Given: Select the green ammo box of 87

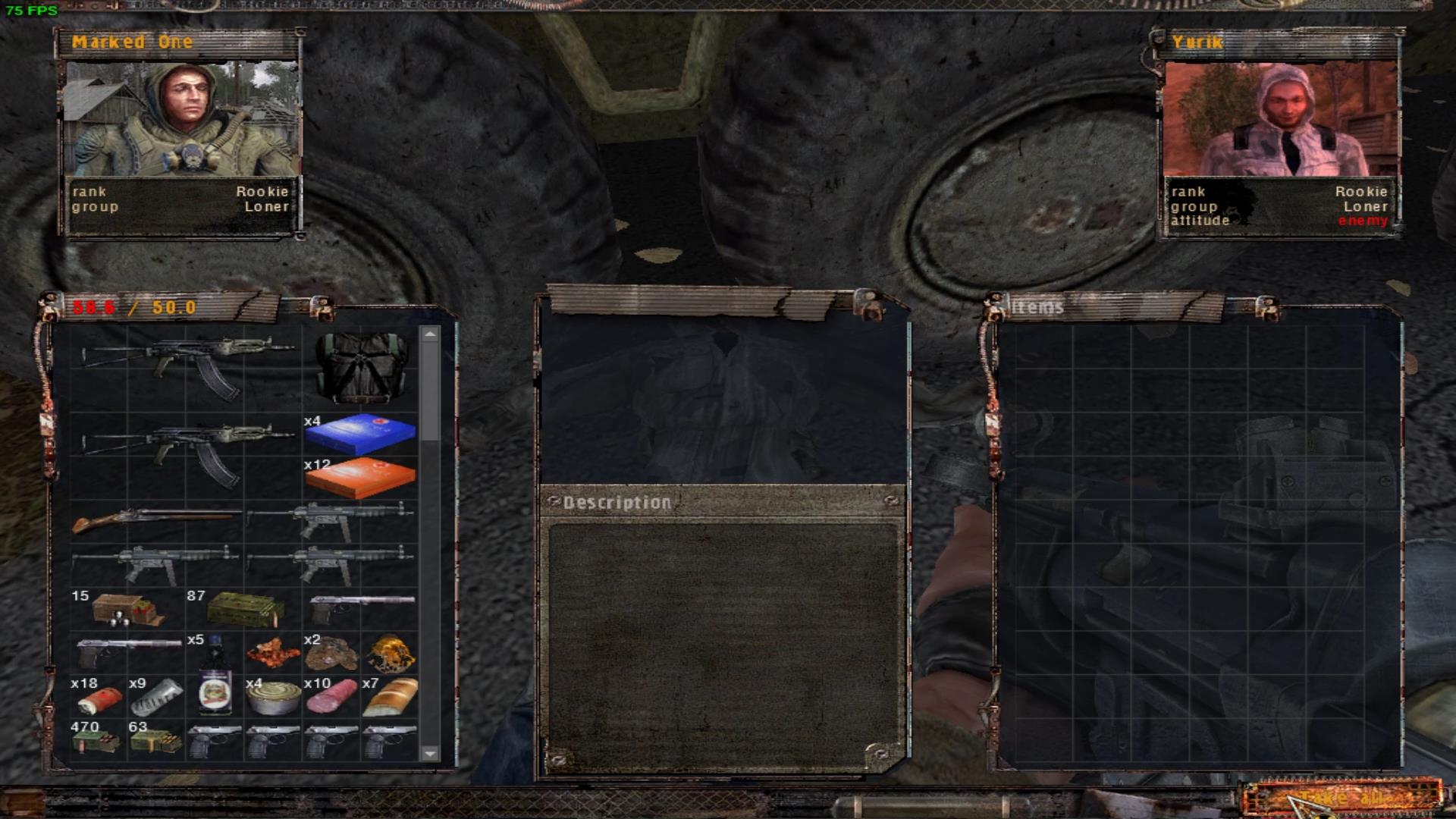Looking at the screenshot, I should [x=244, y=610].
